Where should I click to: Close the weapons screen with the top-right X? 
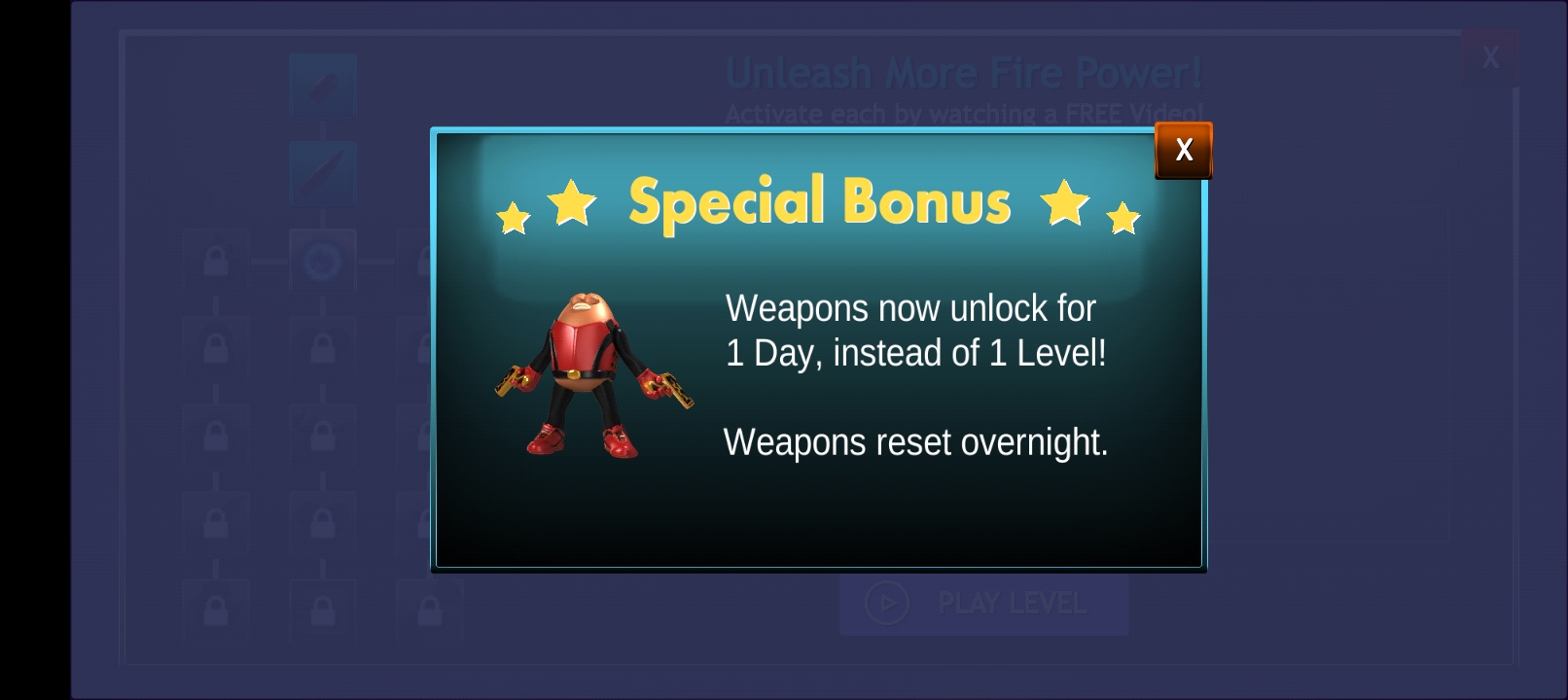(1490, 58)
